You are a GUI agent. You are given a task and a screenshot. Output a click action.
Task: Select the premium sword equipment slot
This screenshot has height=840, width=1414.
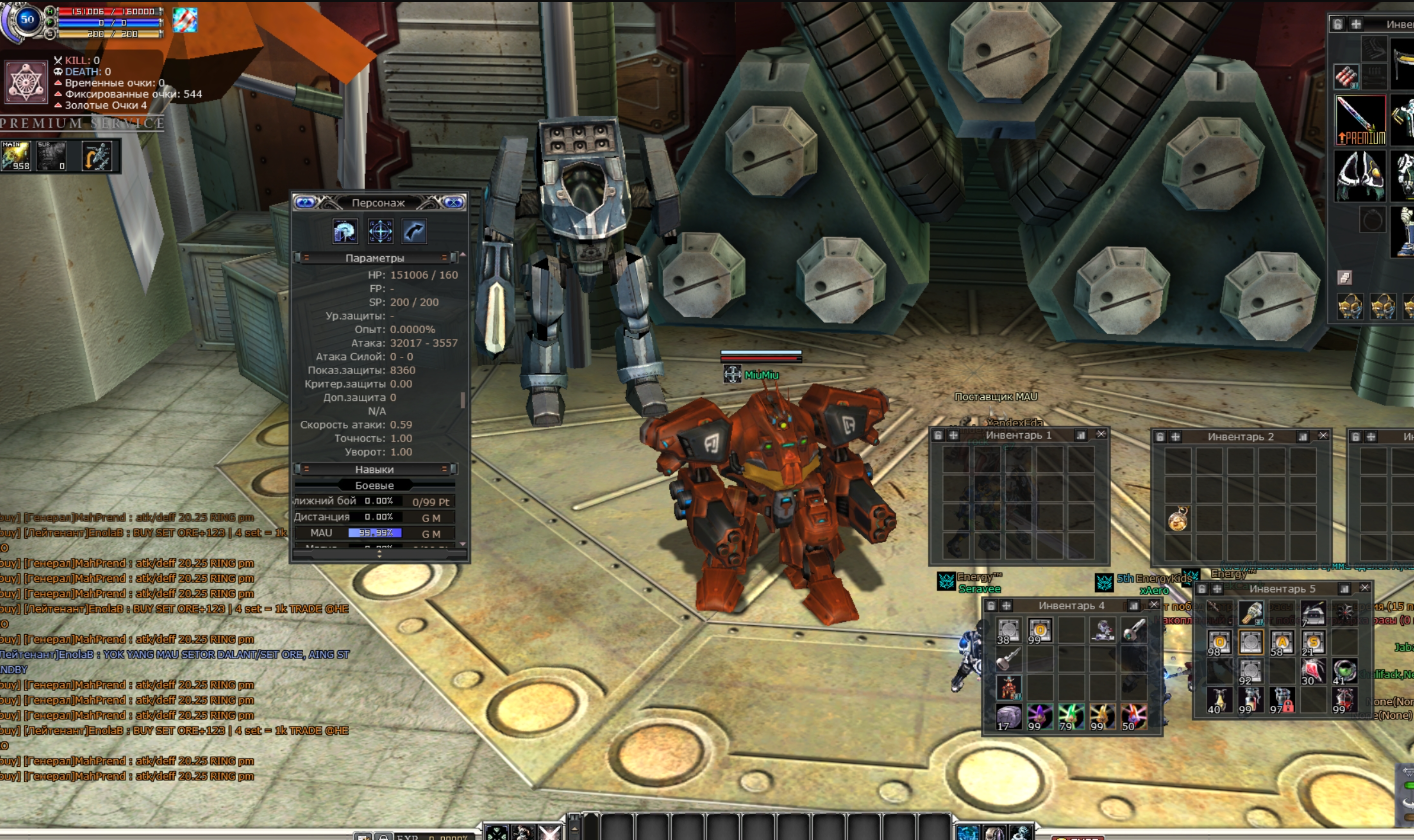coord(1360,120)
